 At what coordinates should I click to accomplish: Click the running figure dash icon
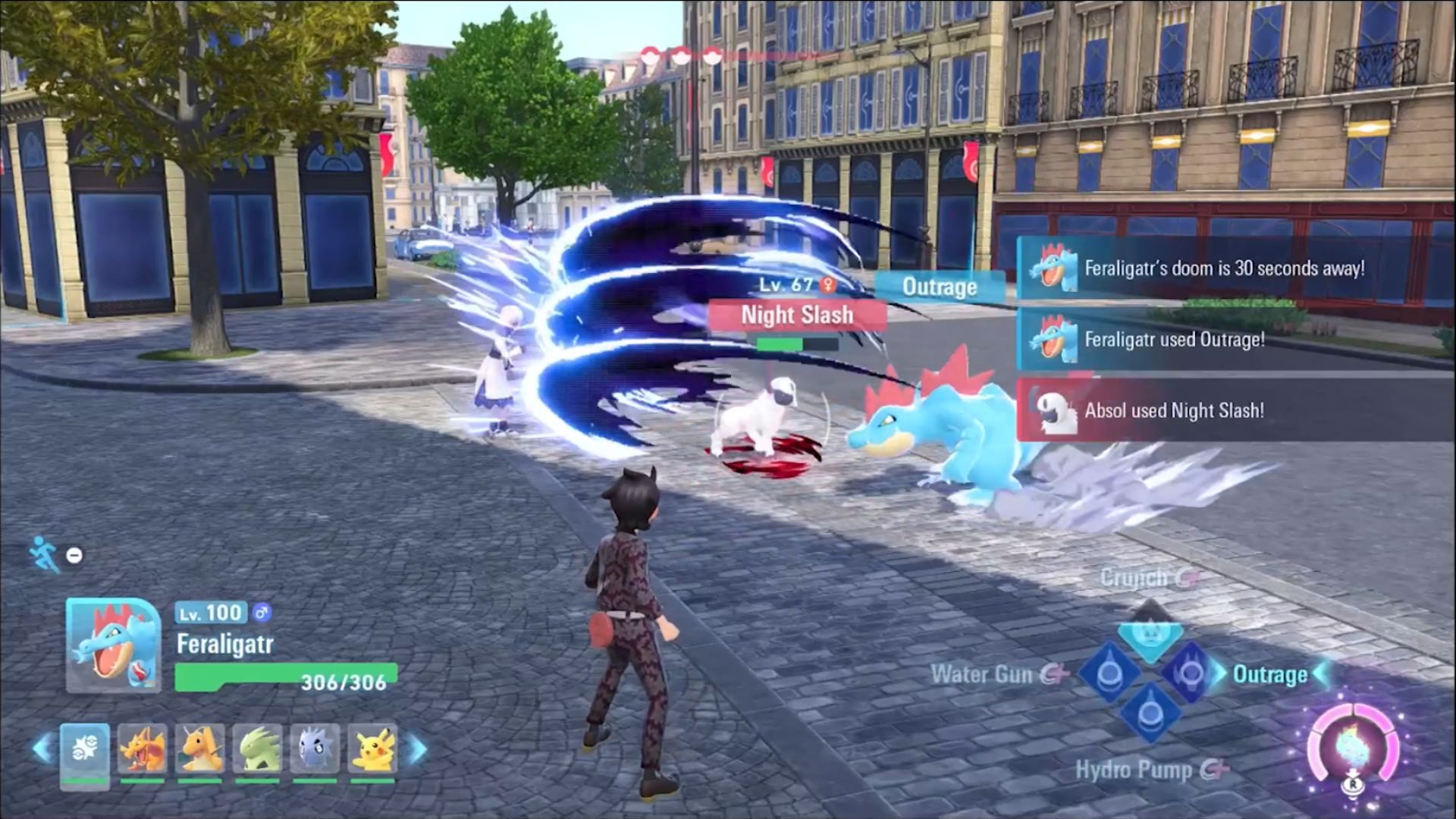click(44, 554)
